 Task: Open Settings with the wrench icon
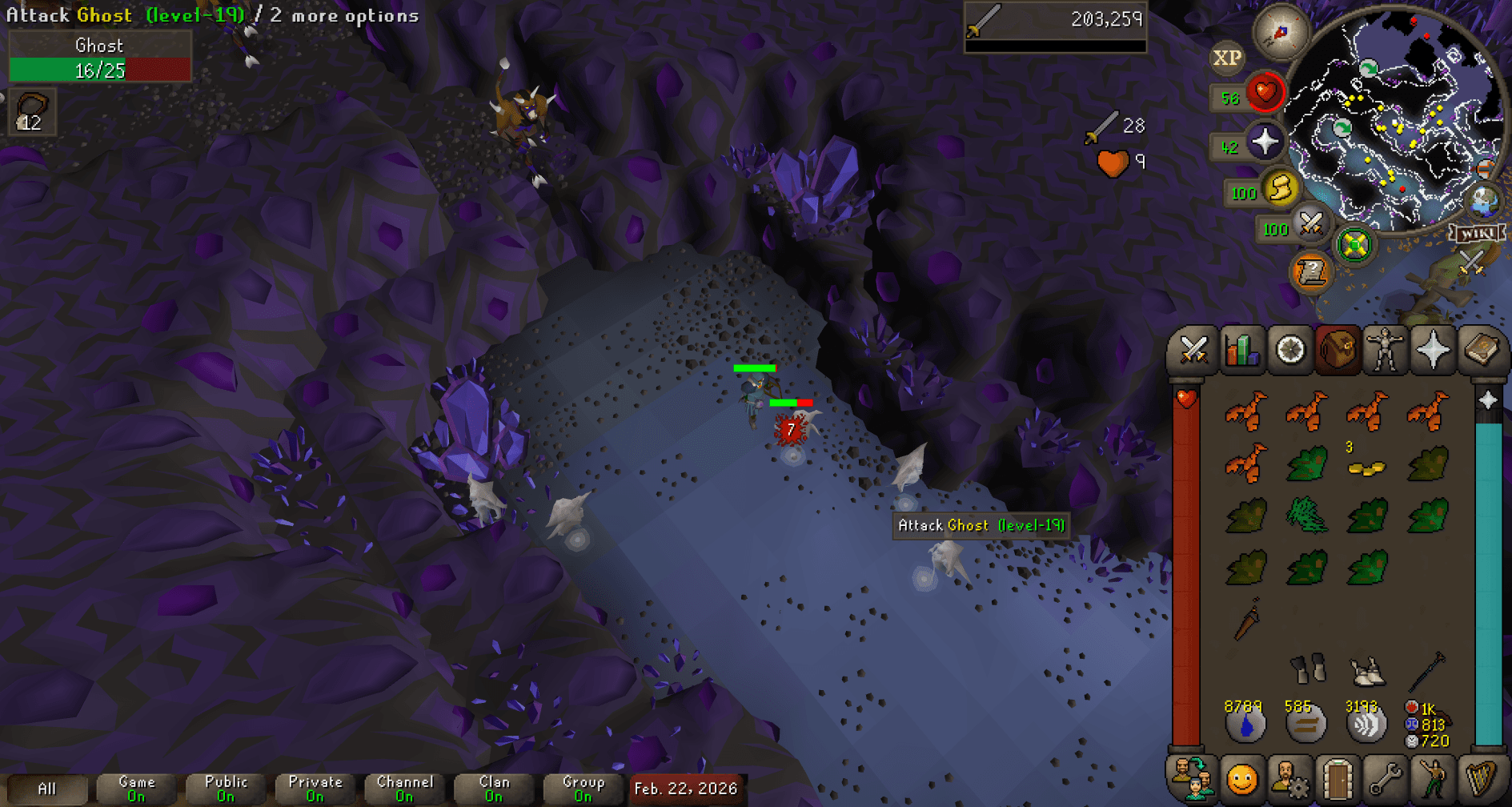click(x=1386, y=778)
